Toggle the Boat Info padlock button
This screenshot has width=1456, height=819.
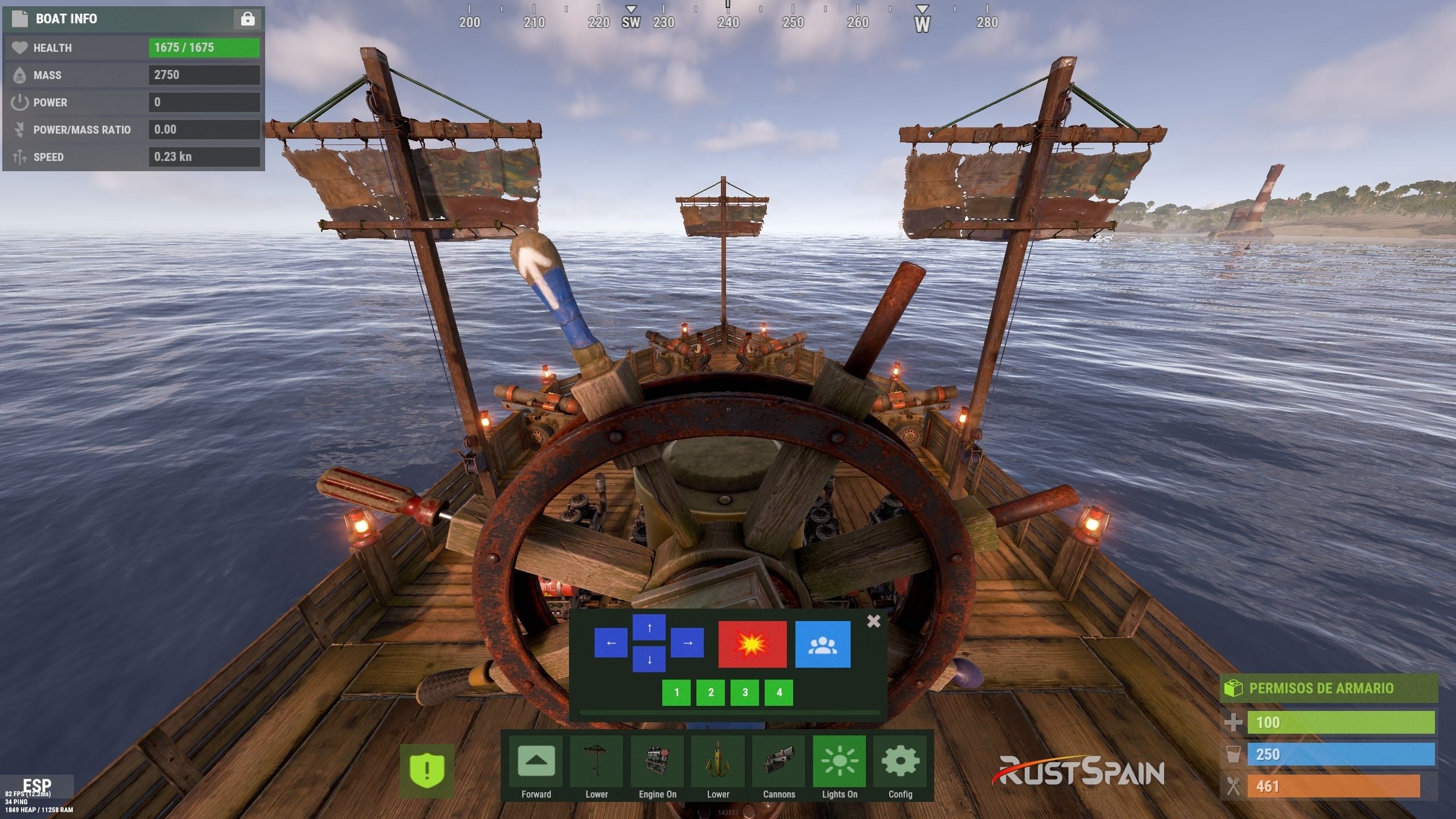tap(248, 19)
